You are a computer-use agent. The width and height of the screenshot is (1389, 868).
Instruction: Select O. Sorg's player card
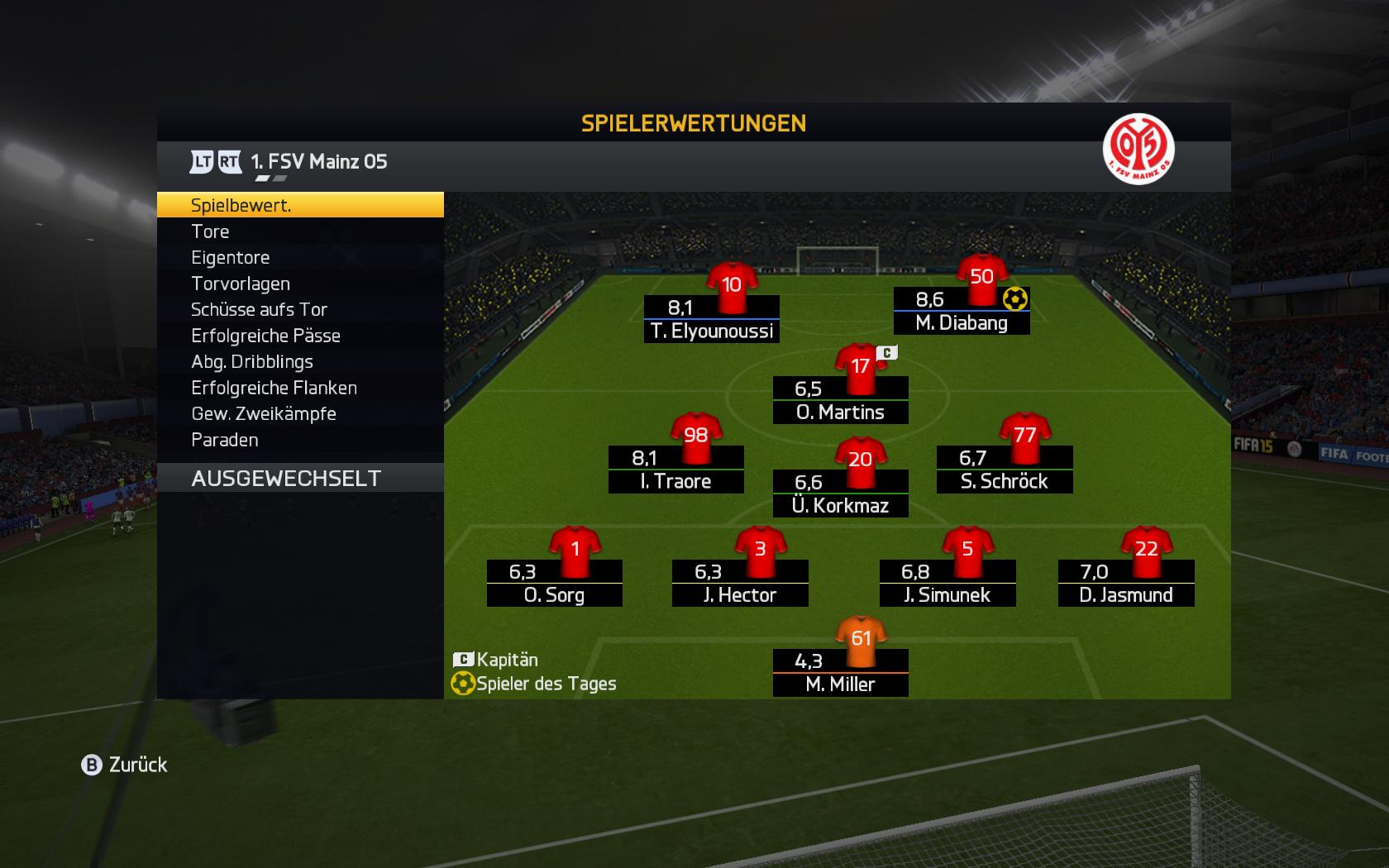(x=554, y=583)
